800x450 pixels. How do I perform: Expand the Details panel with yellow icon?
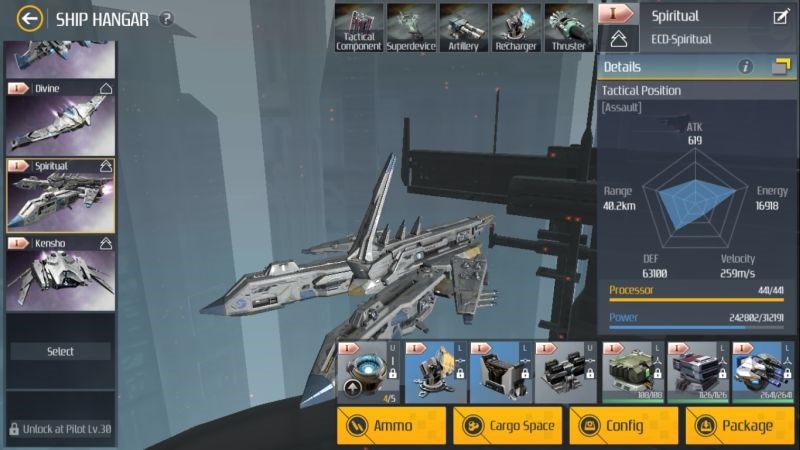click(x=781, y=67)
